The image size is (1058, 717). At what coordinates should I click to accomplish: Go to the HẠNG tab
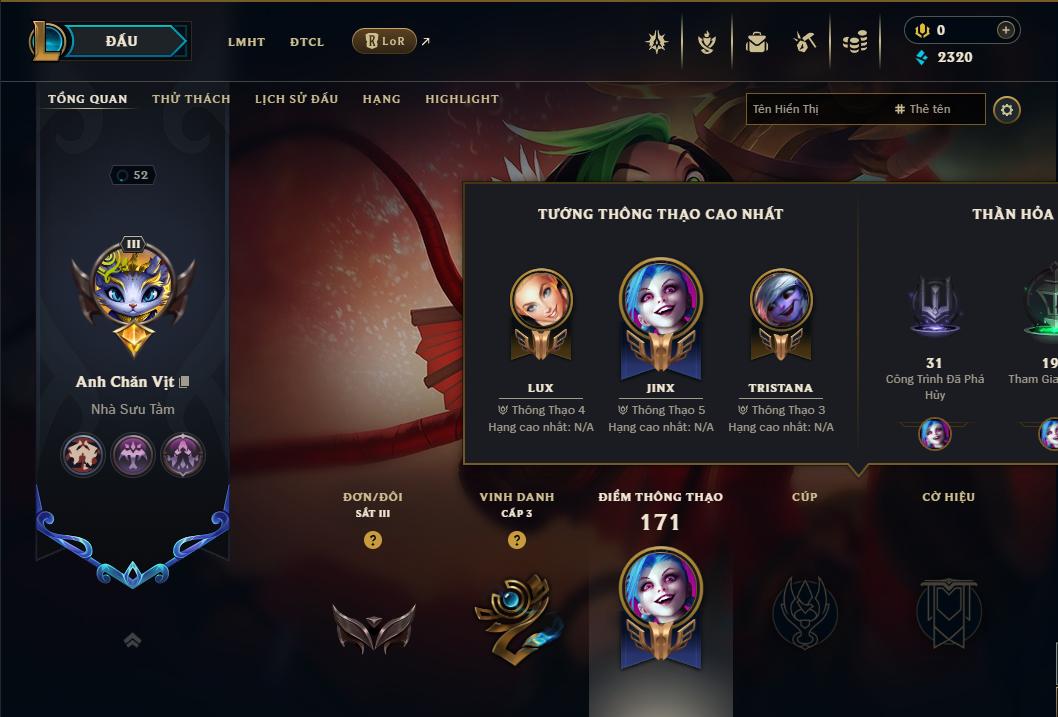pyautogui.click(x=381, y=99)
